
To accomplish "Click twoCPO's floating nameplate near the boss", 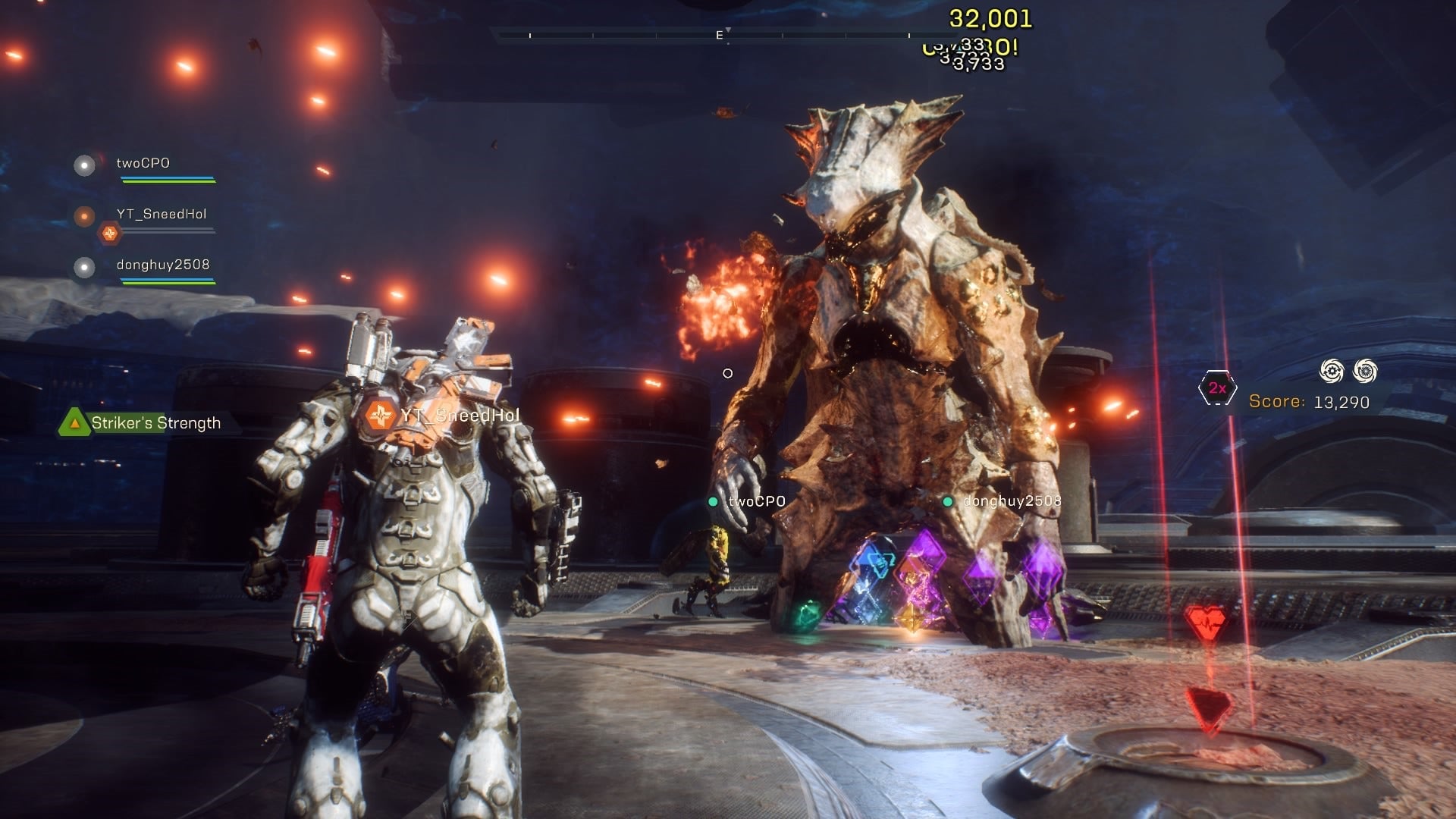I will point(755,501).
